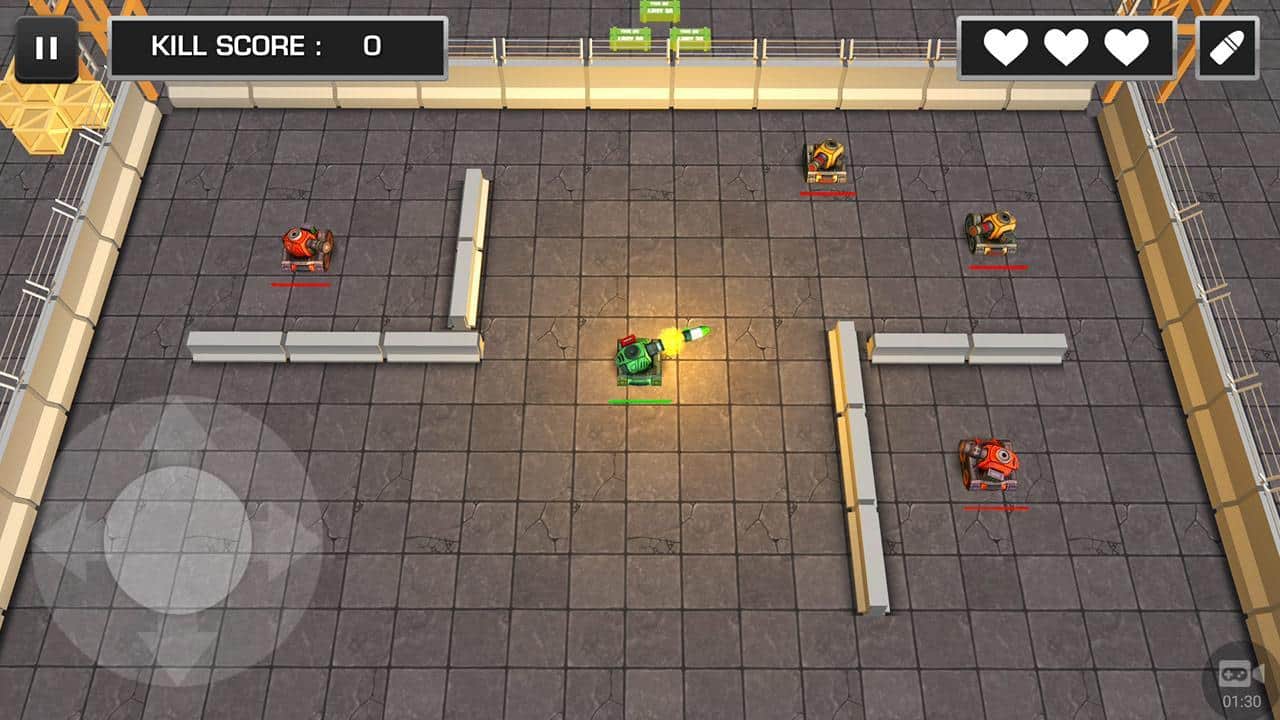
Task: Open the screen recorder gamepad icon
Action: coord(1236,672)
